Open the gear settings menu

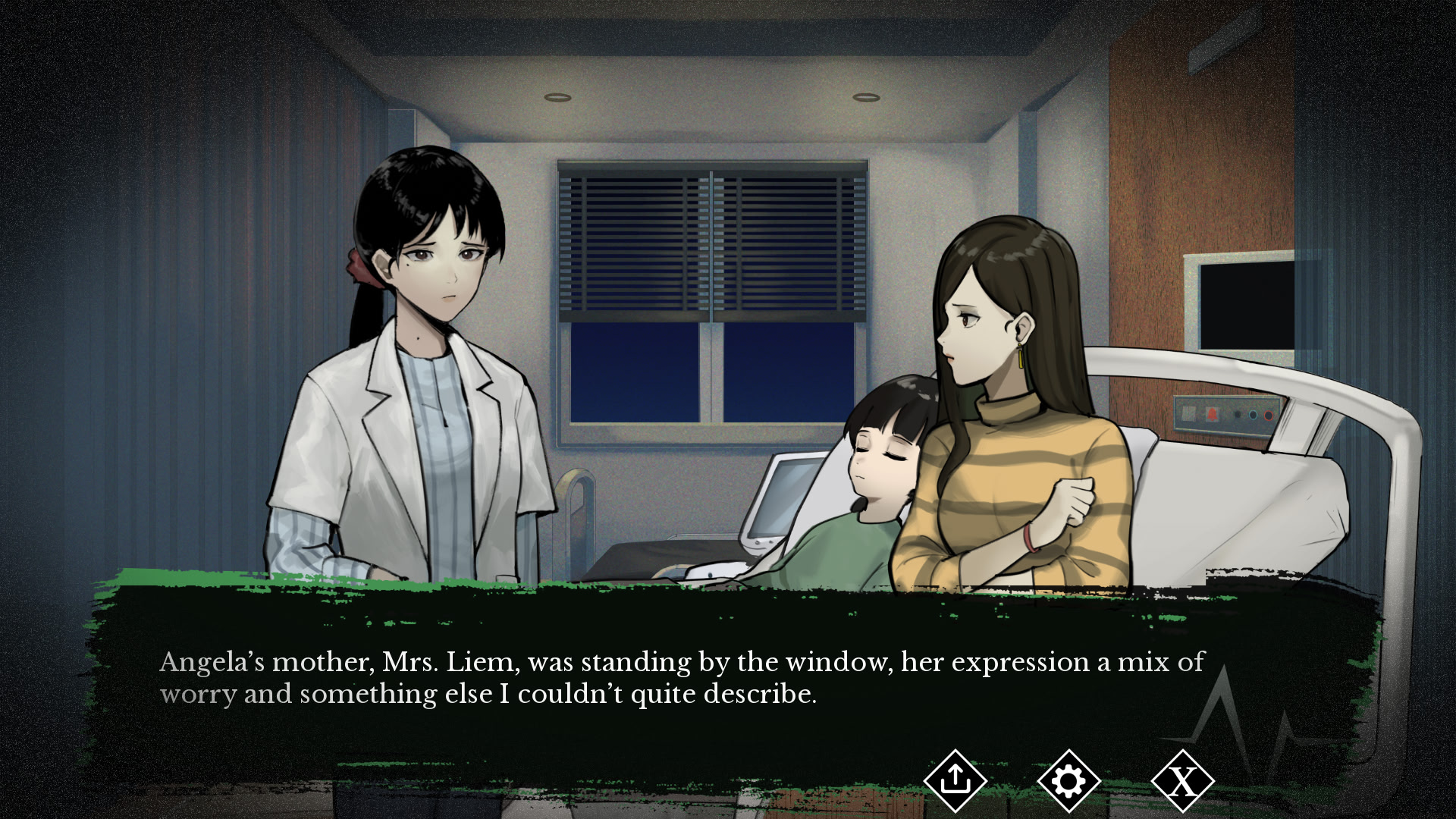point(1068,780)
